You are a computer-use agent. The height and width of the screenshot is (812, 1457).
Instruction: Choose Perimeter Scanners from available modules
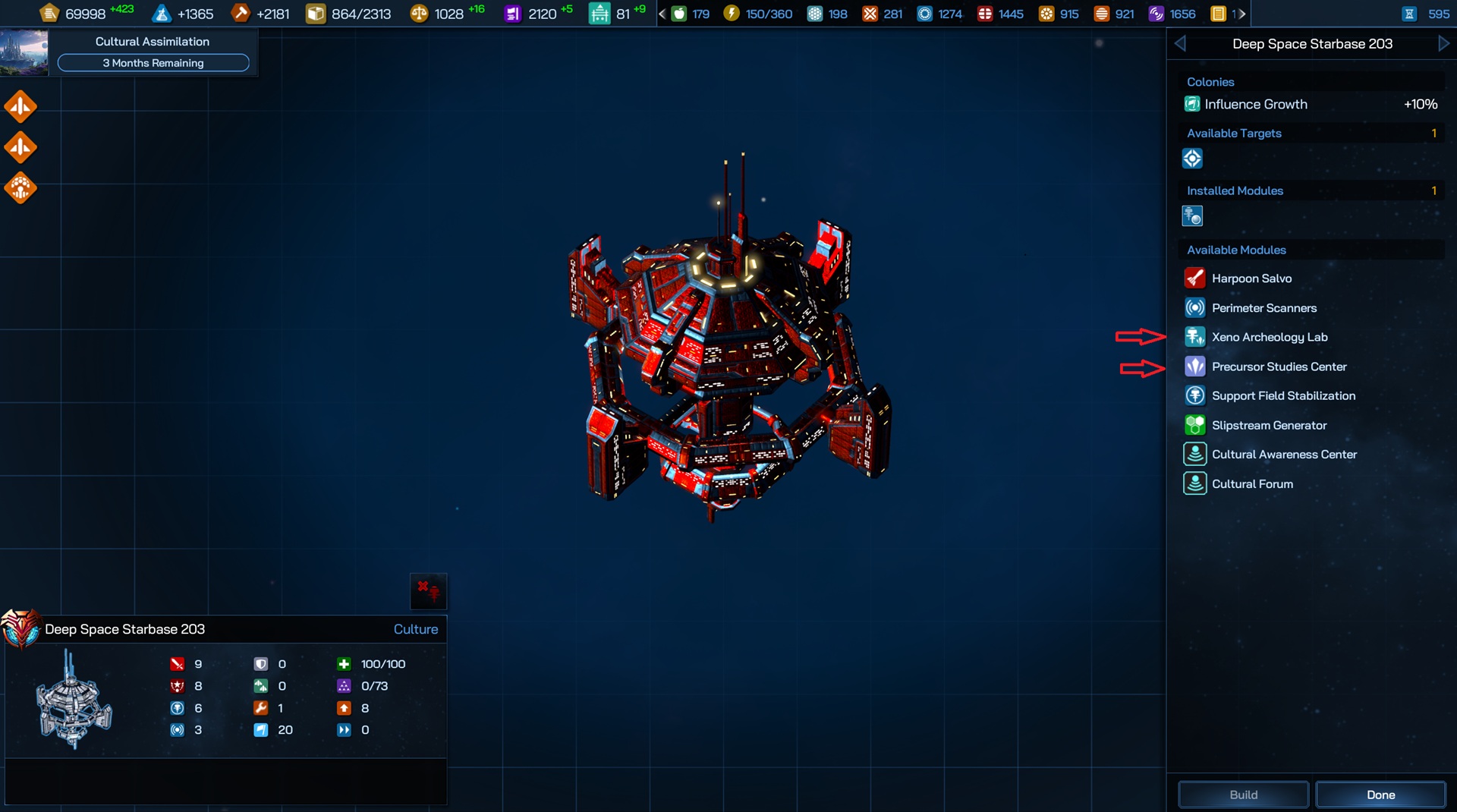1263,308
